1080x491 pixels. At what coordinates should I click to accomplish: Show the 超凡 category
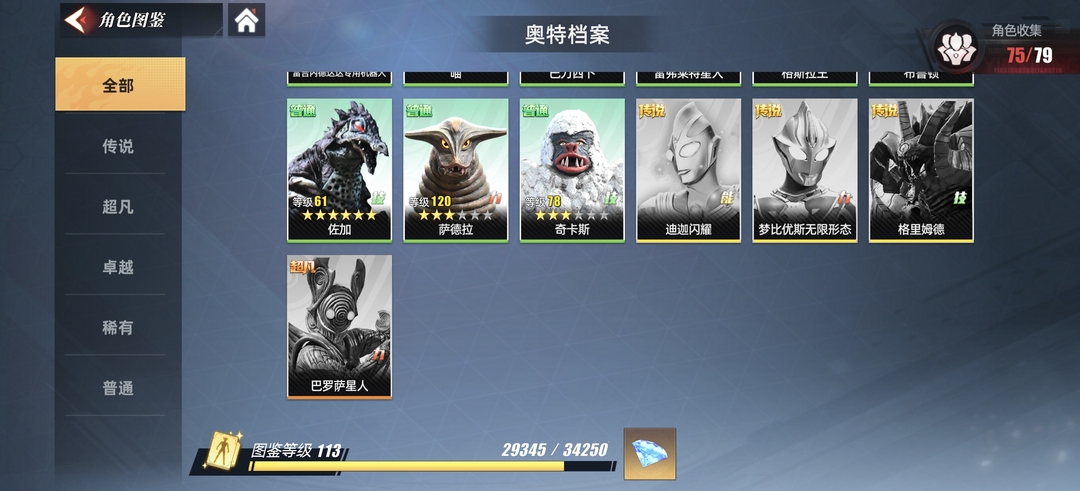[119, 207]
